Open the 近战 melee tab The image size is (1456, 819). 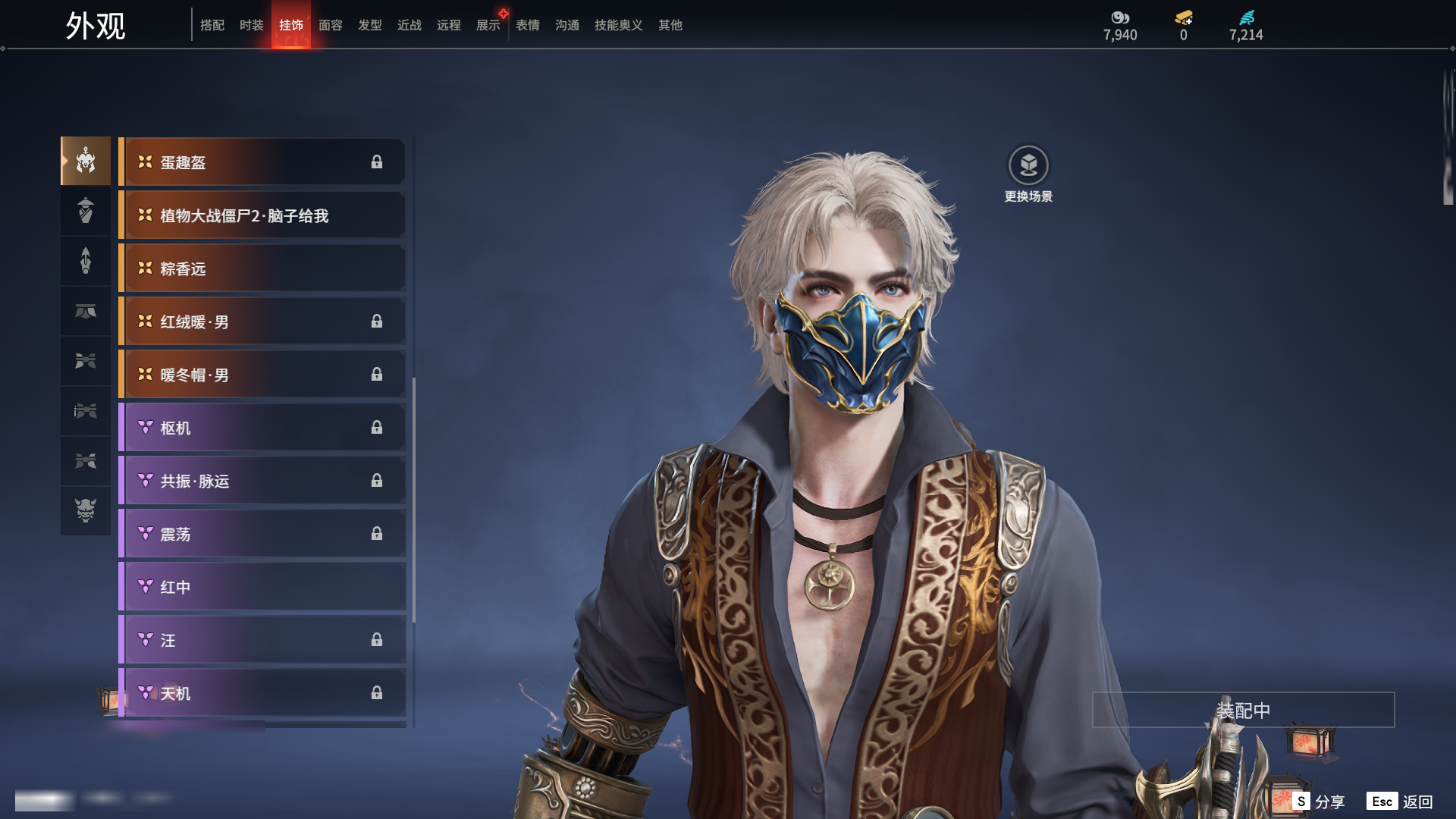tap(409, 25)
